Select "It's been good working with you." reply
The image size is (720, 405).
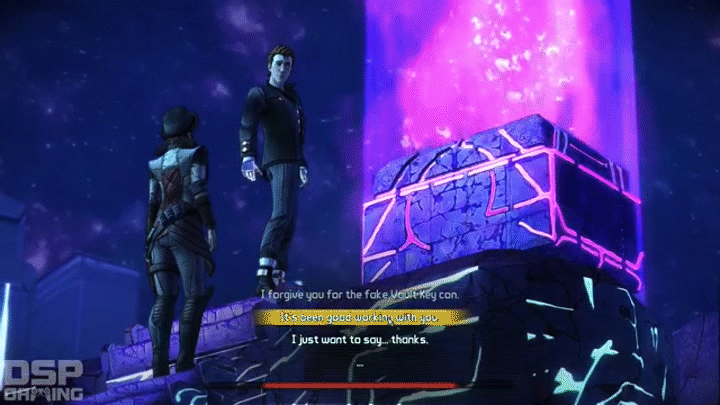tap(360, 317)
